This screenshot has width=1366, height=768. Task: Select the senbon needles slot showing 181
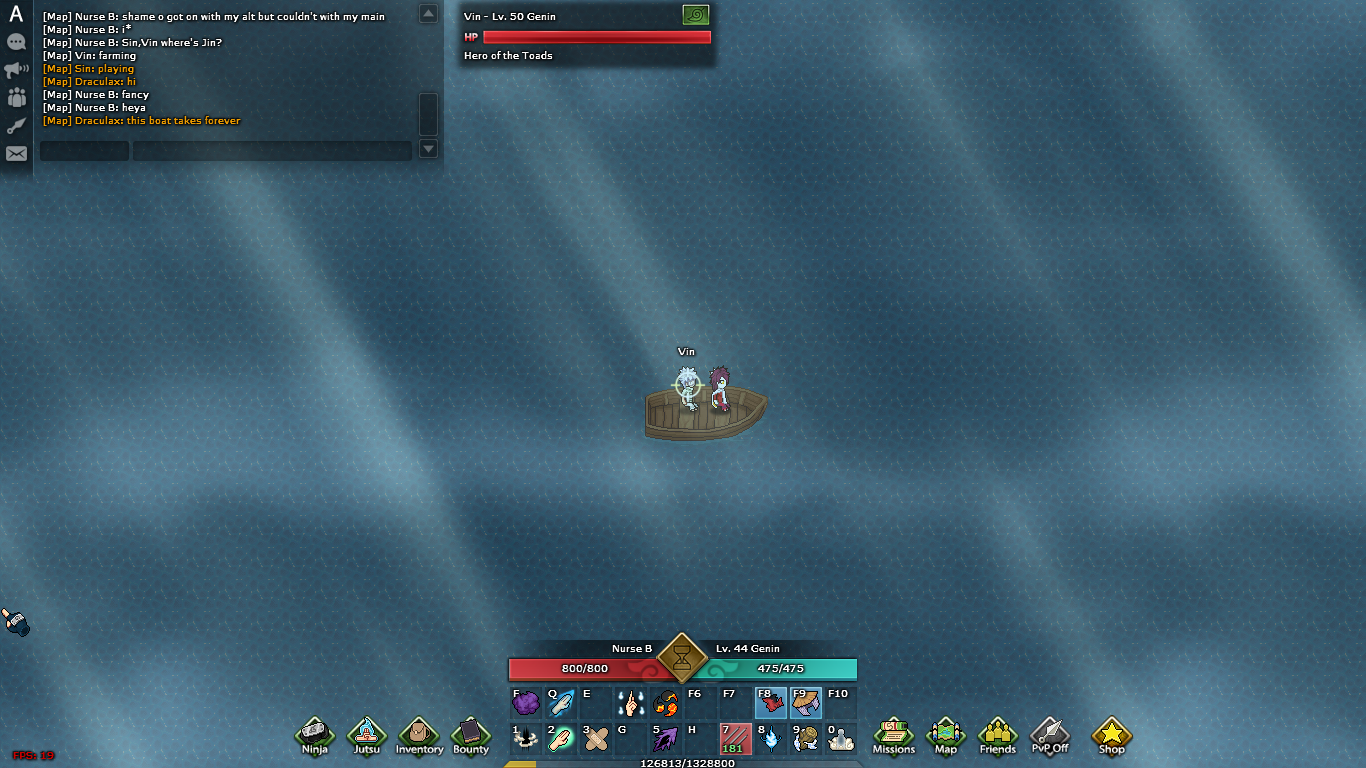coord(735,739)
